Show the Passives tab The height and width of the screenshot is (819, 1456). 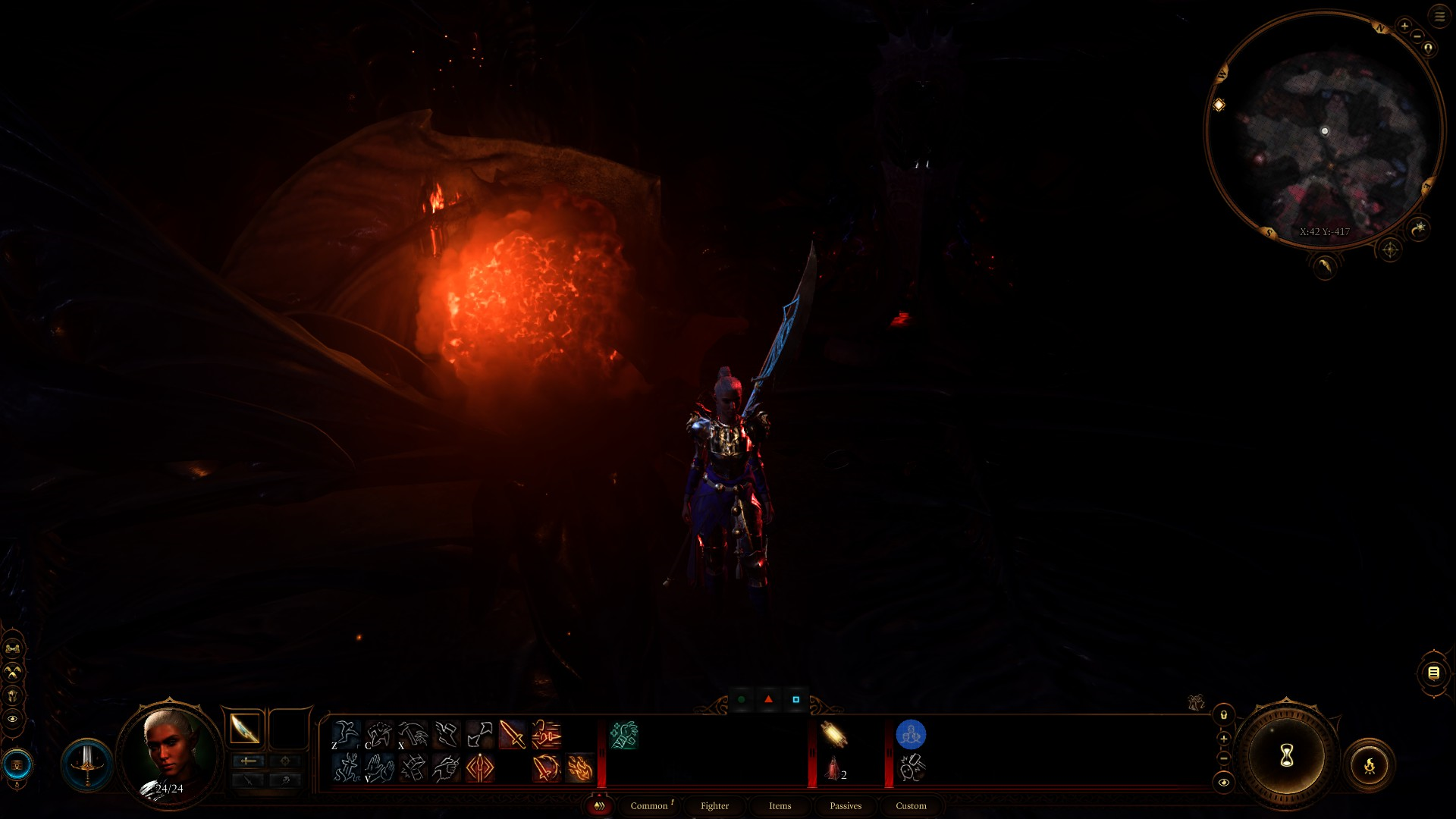[846, 805]
